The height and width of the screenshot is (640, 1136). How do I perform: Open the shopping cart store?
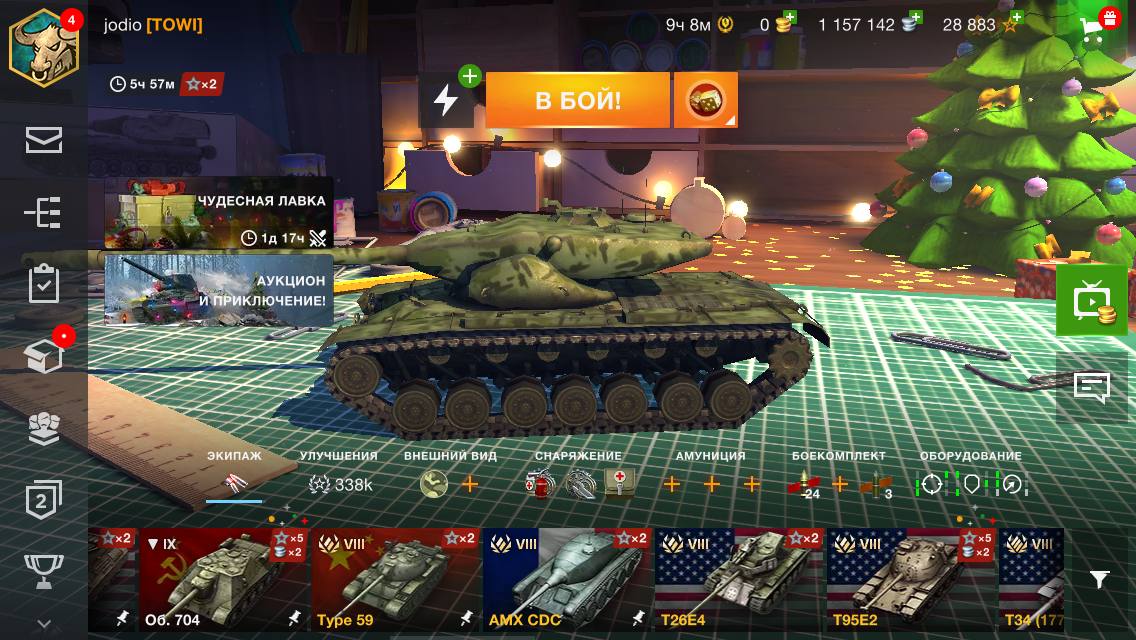pyautogui.click(x=1097, y=26)
